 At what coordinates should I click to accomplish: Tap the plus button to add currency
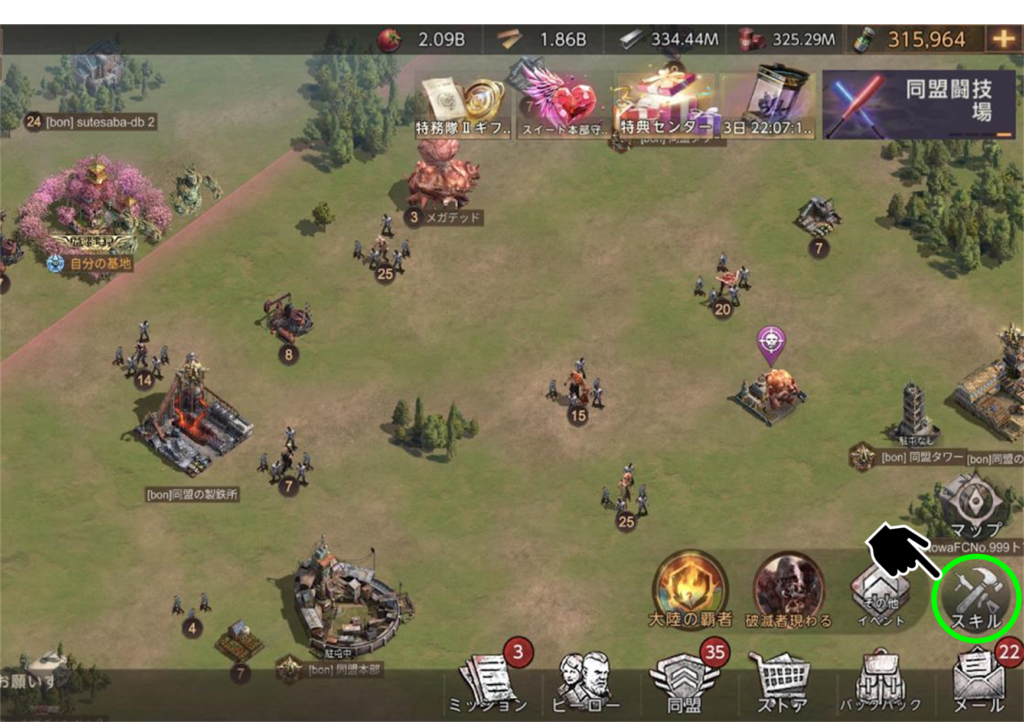click(1001, 39)
